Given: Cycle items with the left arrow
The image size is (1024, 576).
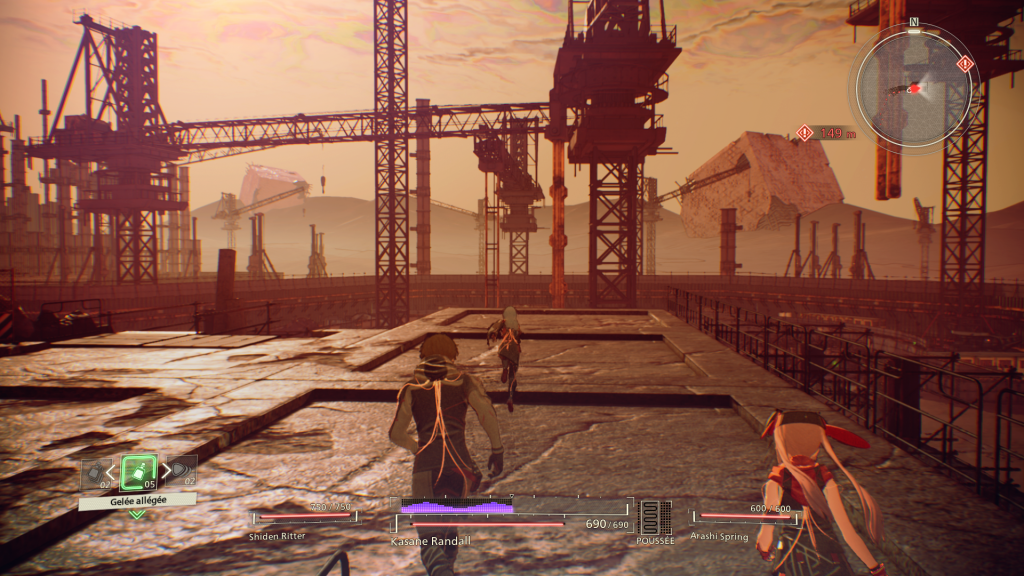Looking at the screenshot, I should [x=112, y=472].
